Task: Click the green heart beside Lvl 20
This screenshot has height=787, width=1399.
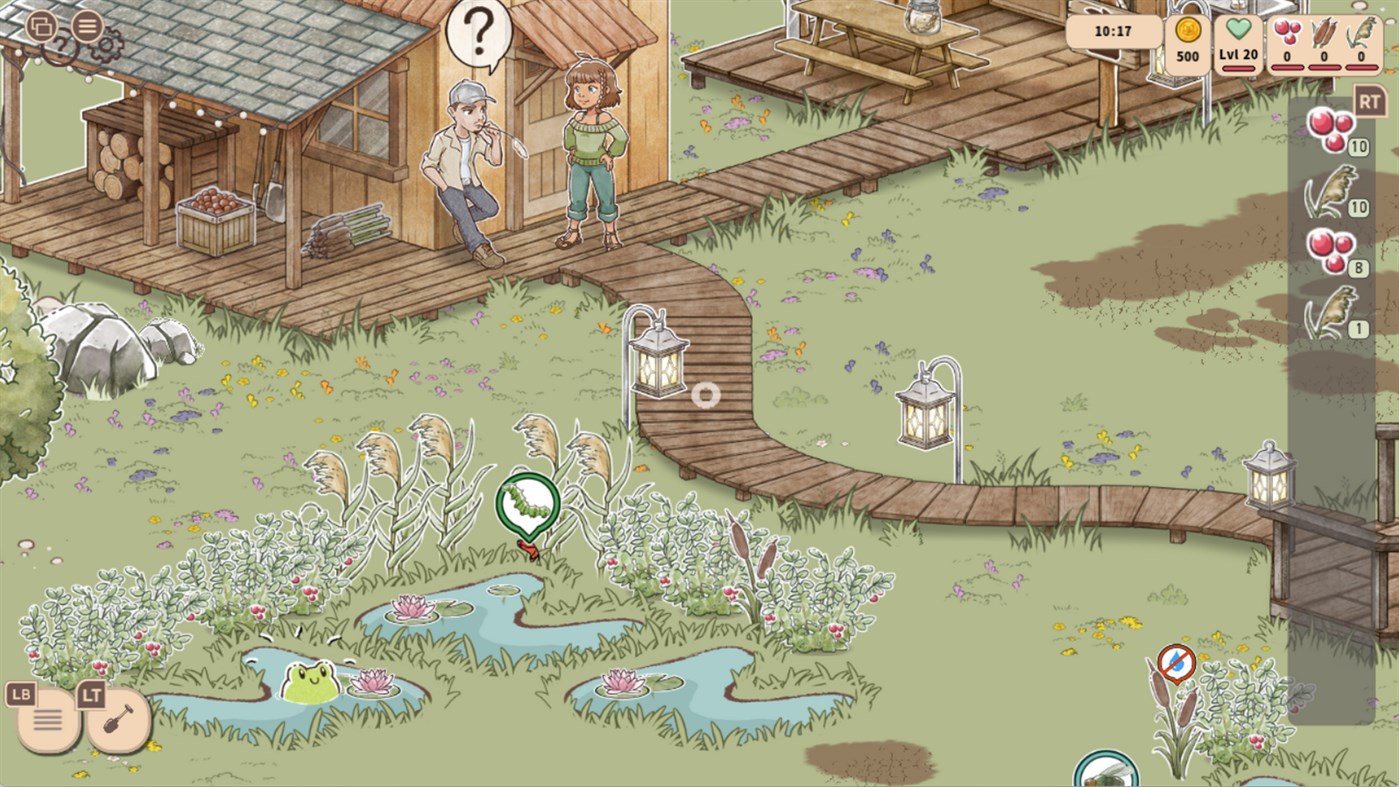Action: click(x=1237, y=29)
